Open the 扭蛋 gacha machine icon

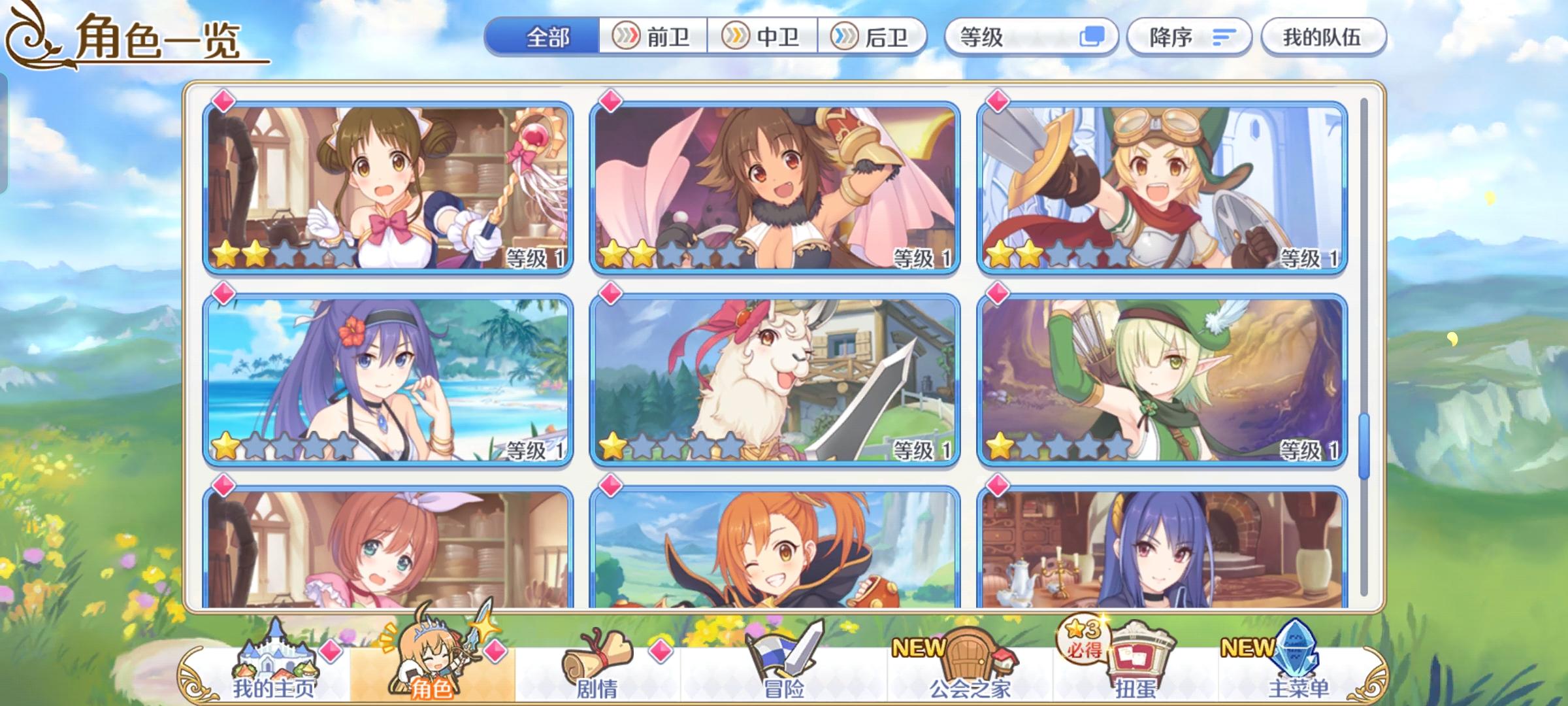pyautogui.click(x=1140, y=660)
